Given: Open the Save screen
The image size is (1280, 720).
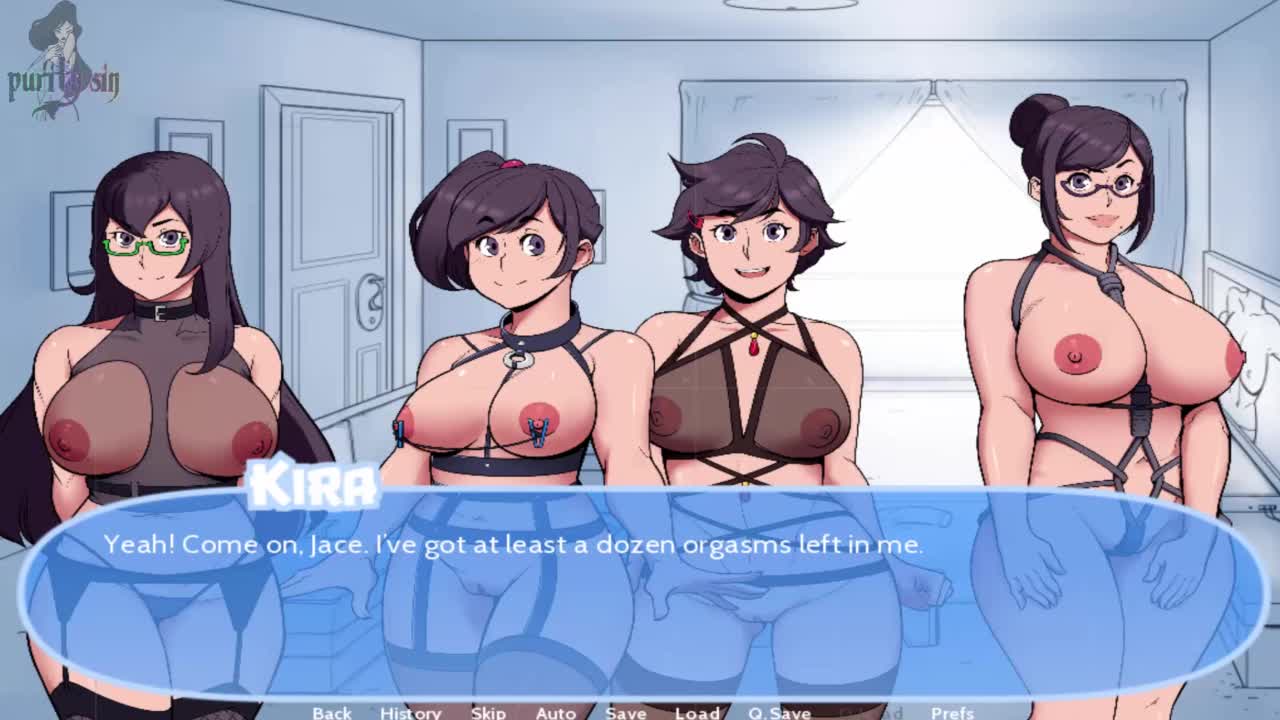Looking at the screenshot, I should click(x=626, y=712).
